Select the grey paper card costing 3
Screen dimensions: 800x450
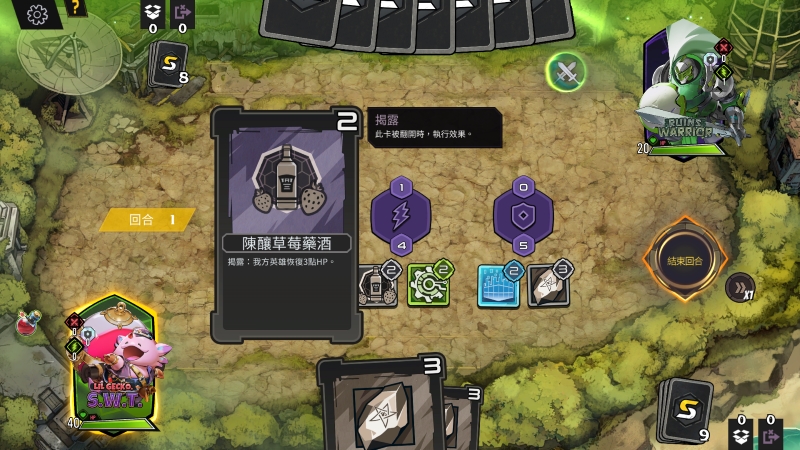[x=548, y=285]
